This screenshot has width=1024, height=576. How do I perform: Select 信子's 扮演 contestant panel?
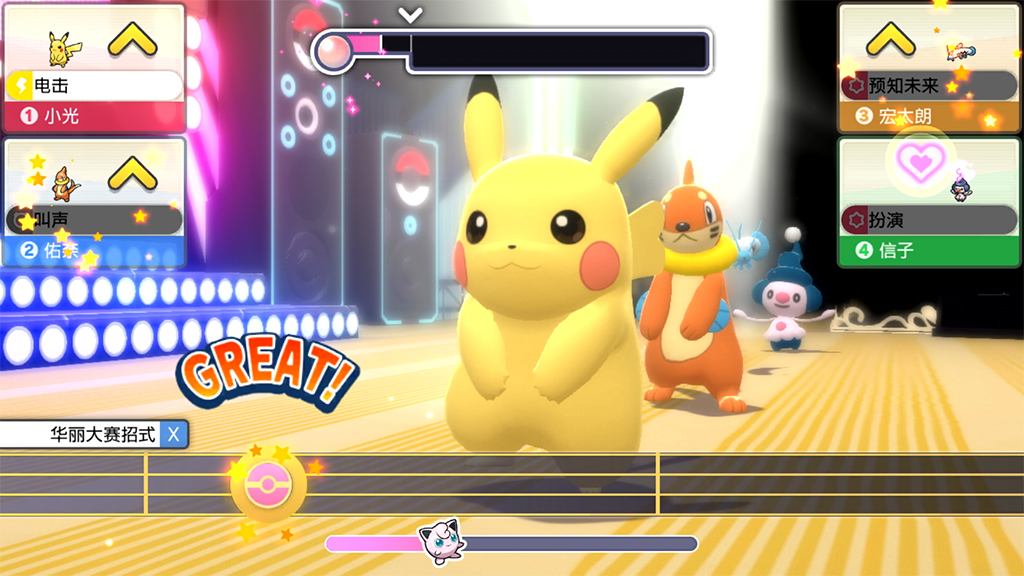(929, 203)
